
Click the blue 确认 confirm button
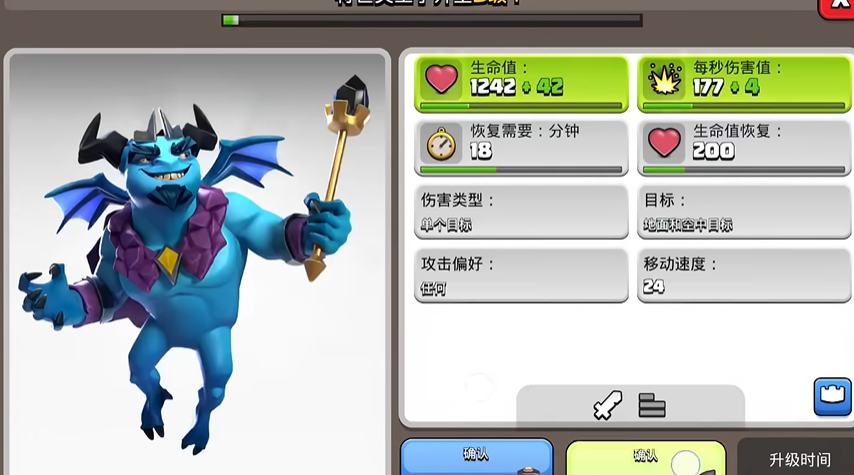tap(477, 457)
